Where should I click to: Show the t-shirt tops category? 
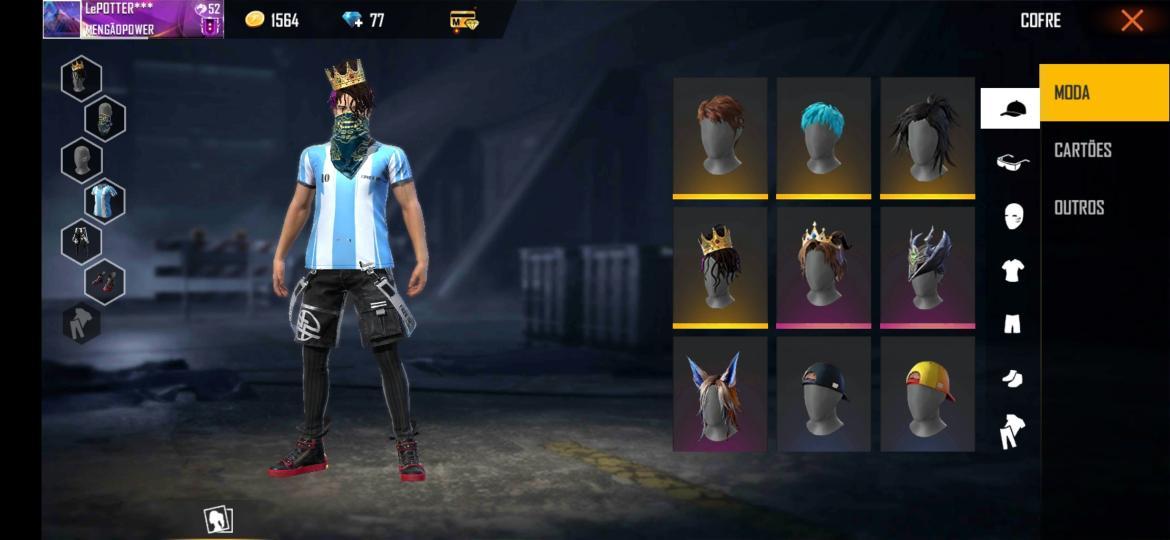[1012, 269]
